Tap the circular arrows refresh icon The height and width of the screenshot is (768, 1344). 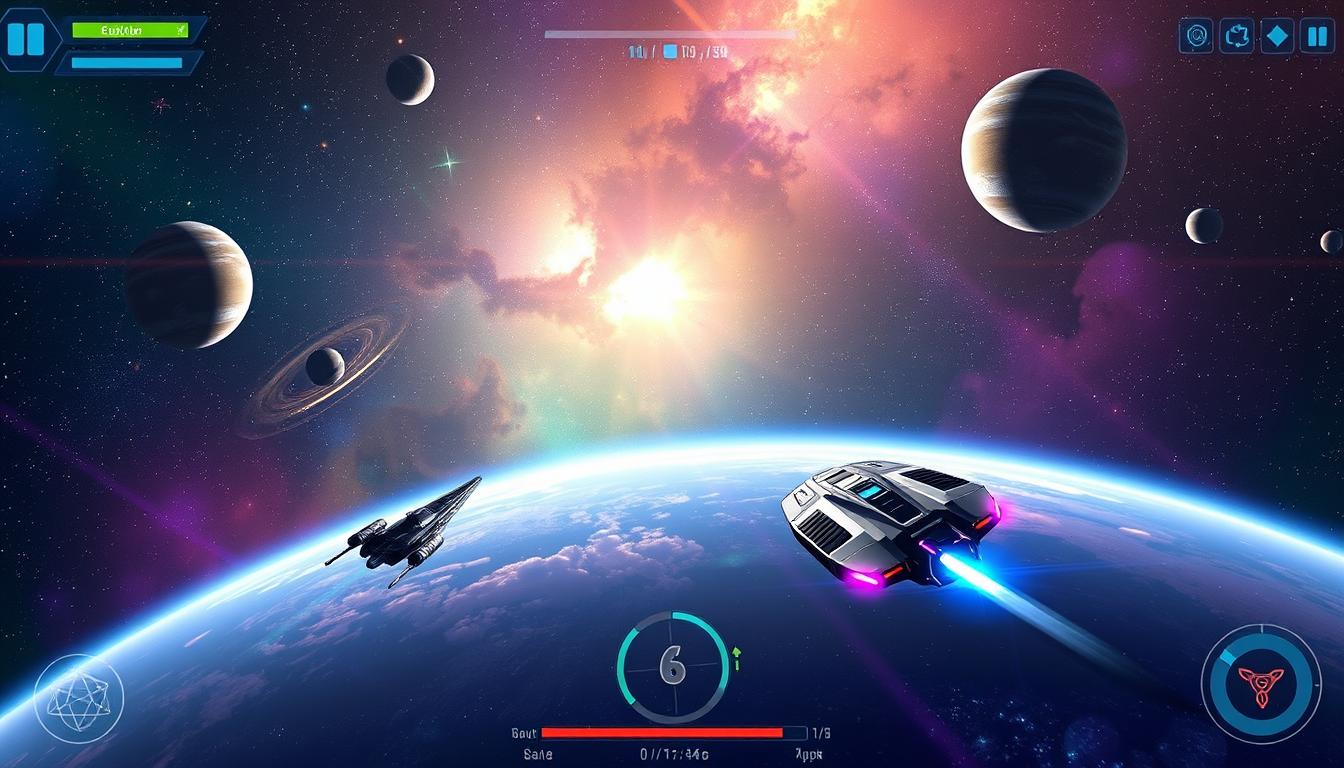(1237, 37)
